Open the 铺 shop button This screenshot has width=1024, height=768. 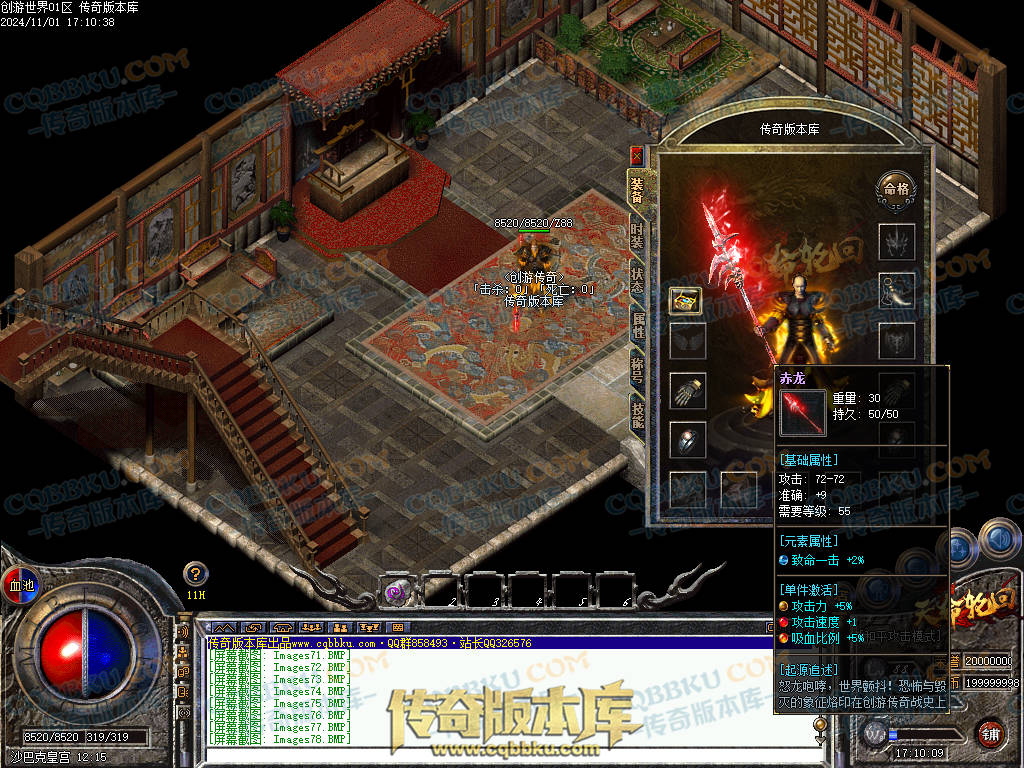990,733
